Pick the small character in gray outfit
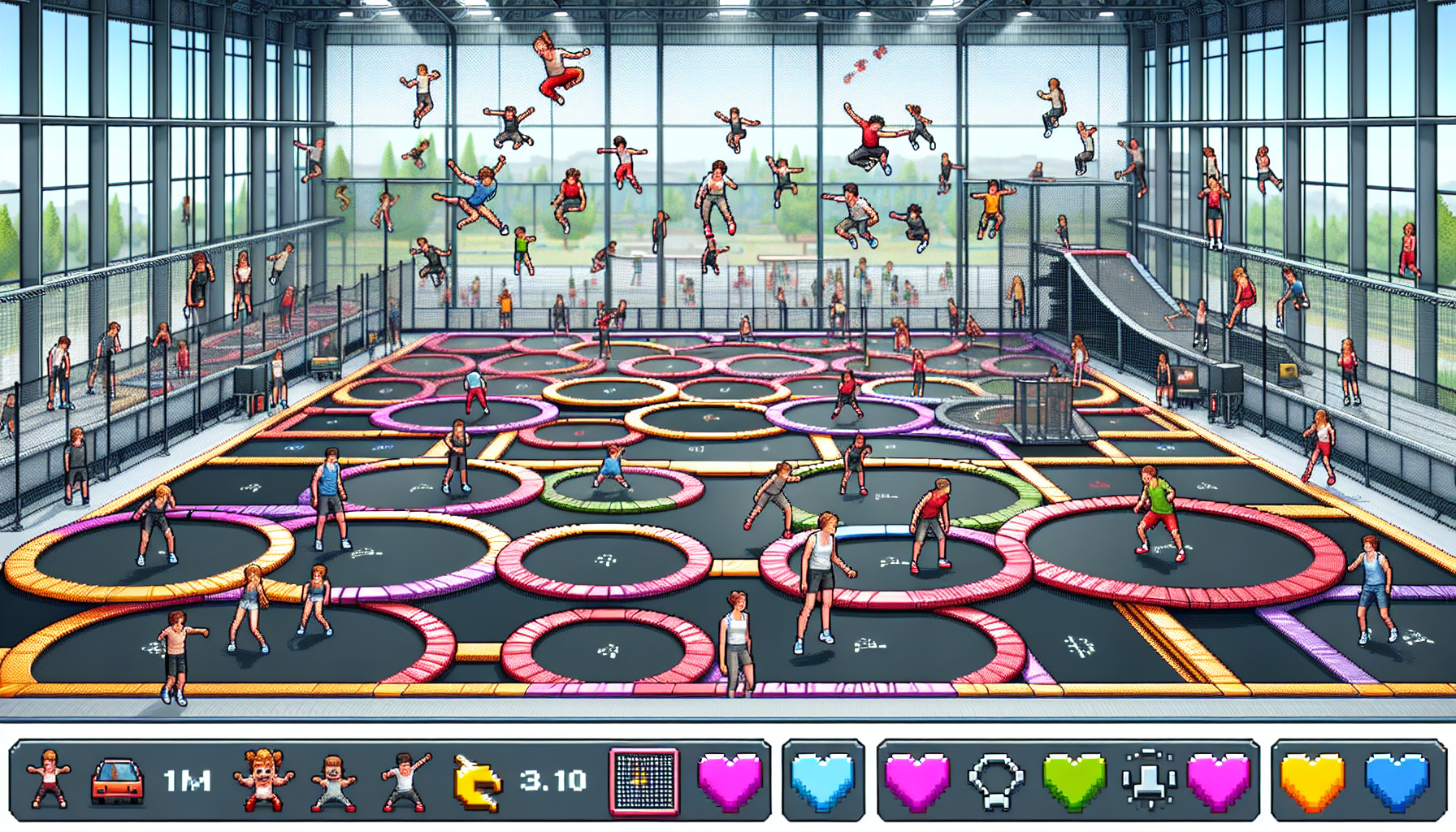Viewport: 1456px width, 832px height. 334,782
